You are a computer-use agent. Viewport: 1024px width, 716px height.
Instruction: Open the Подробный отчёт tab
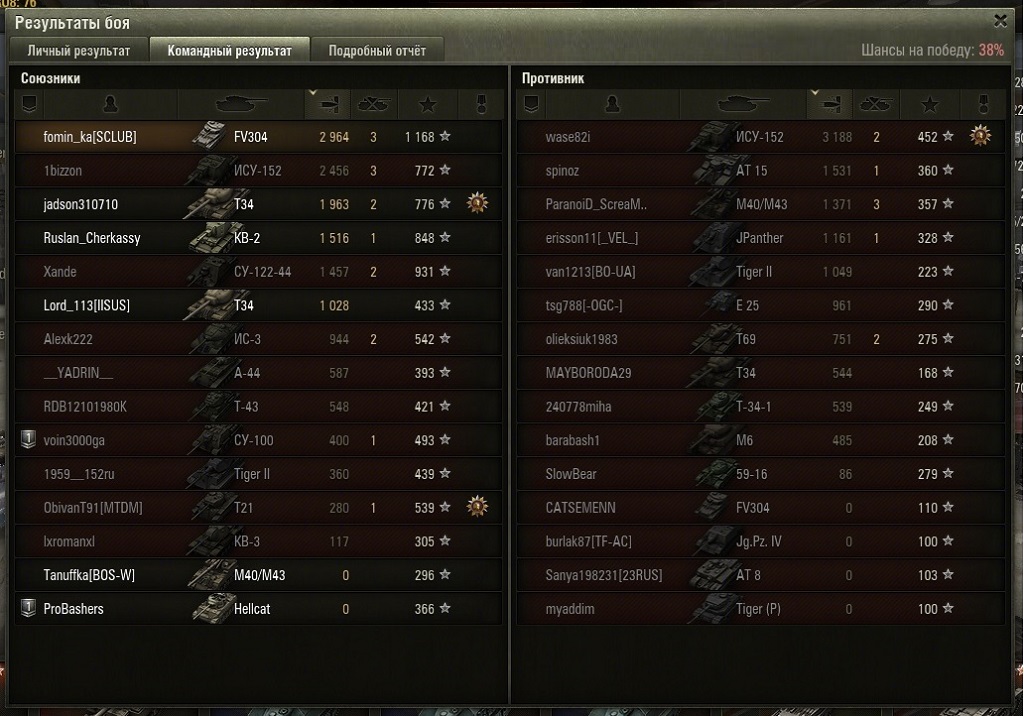(377, 51)
